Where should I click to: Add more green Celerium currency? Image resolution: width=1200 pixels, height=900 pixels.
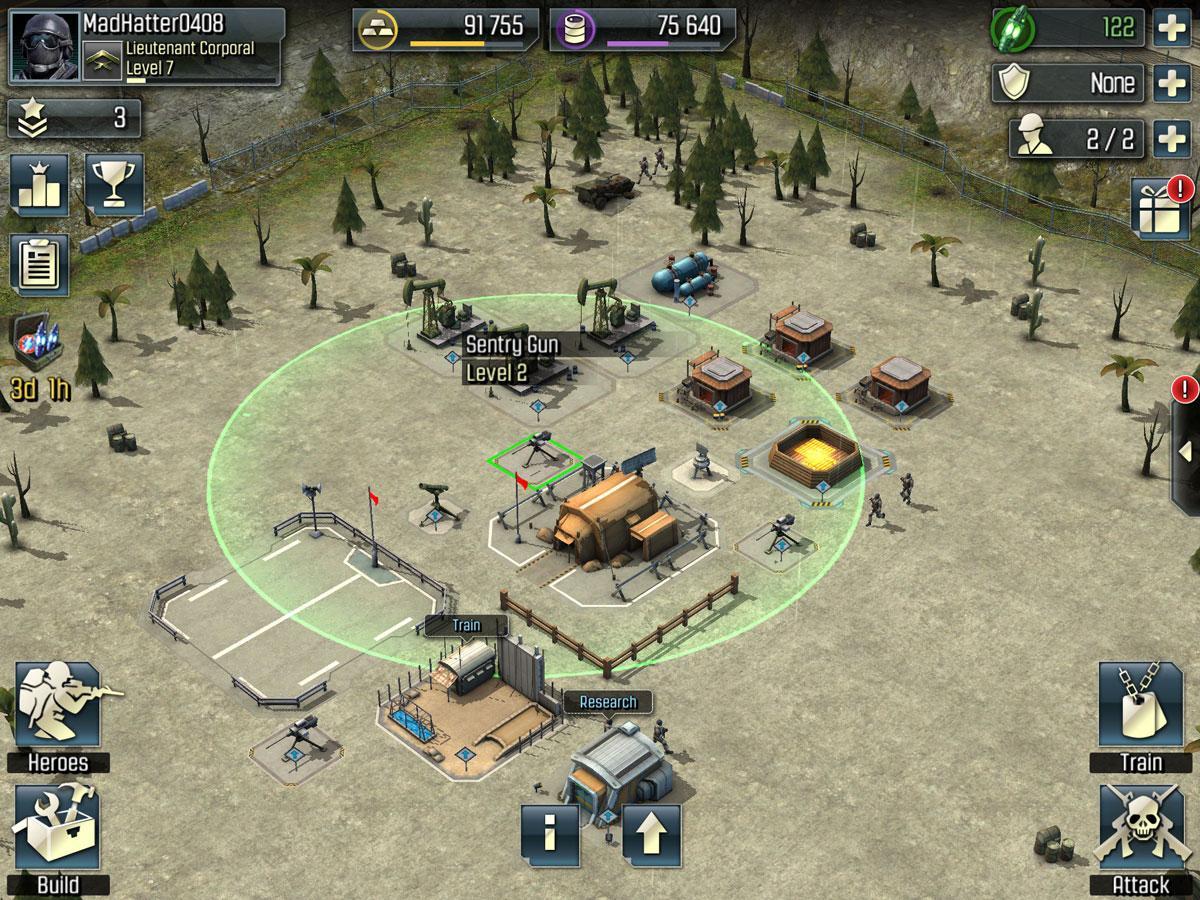pyautogui.click(x=1171, y=27)
